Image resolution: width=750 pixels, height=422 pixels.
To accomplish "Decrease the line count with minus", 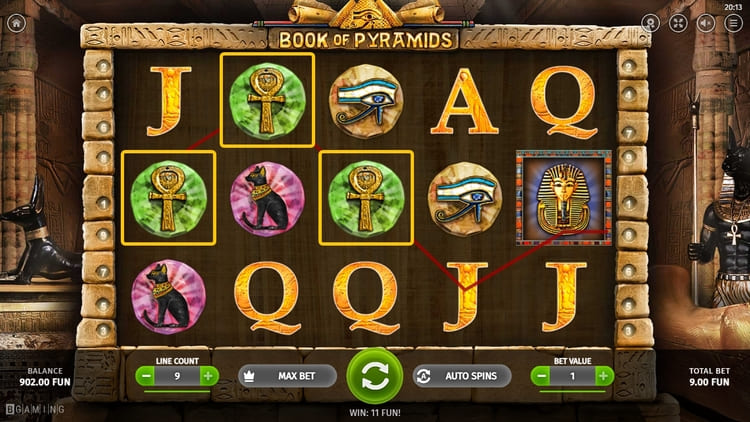I will (146, 376).
